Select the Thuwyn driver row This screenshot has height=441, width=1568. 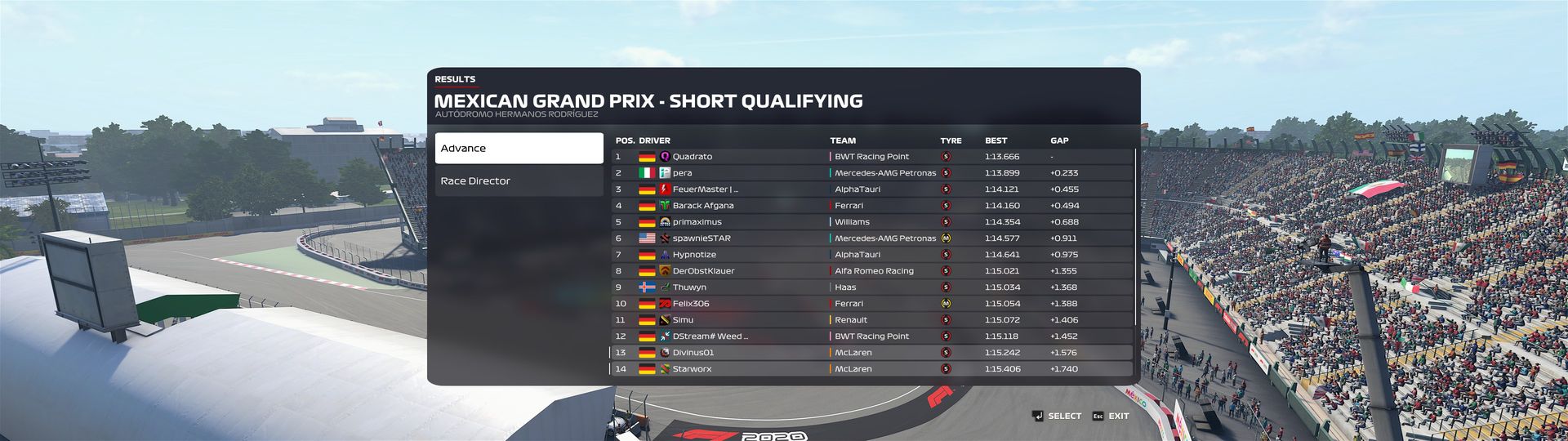point(871,287)
